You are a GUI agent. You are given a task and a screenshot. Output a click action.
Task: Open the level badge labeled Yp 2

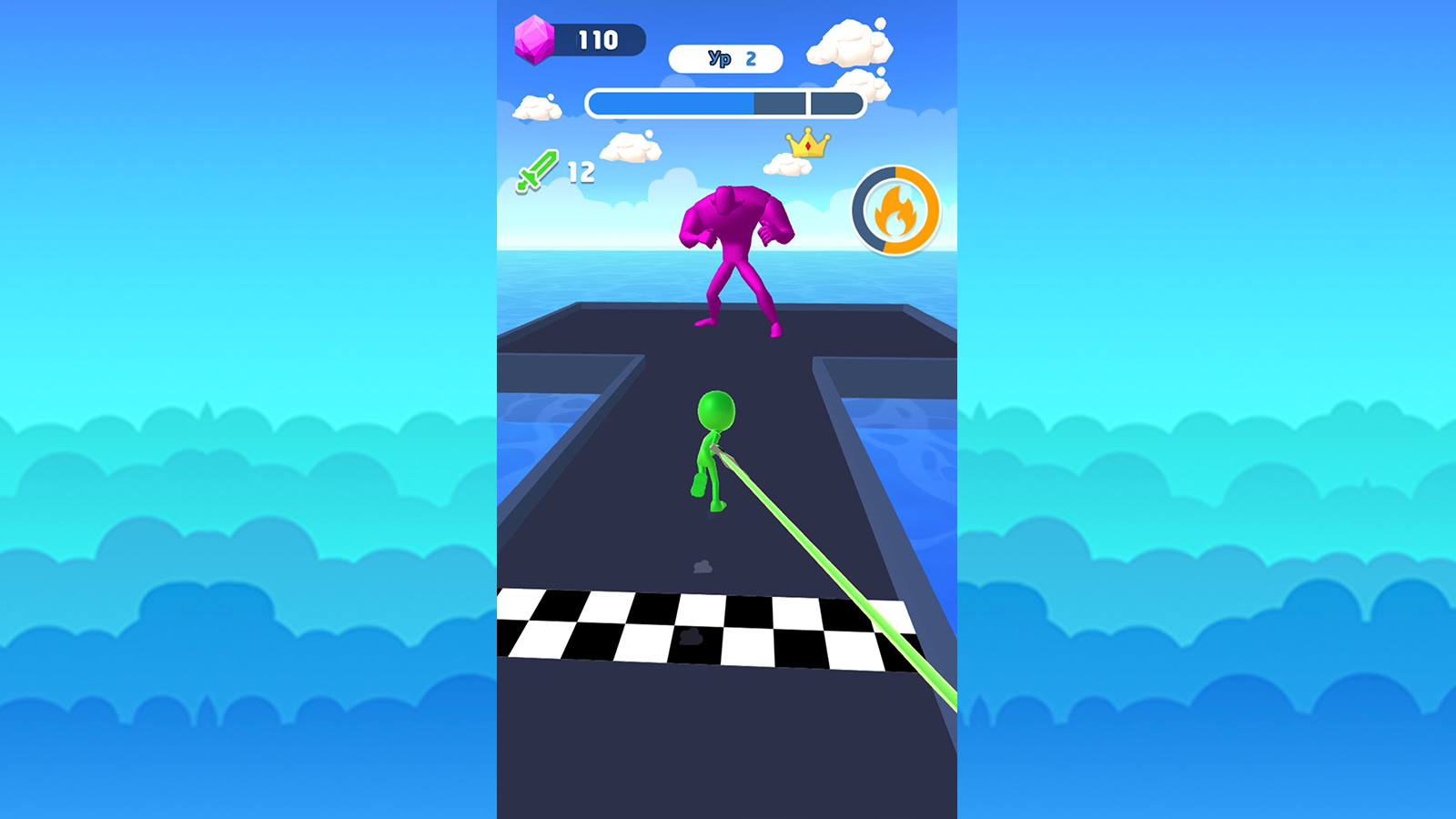click(x=725, y=57)
